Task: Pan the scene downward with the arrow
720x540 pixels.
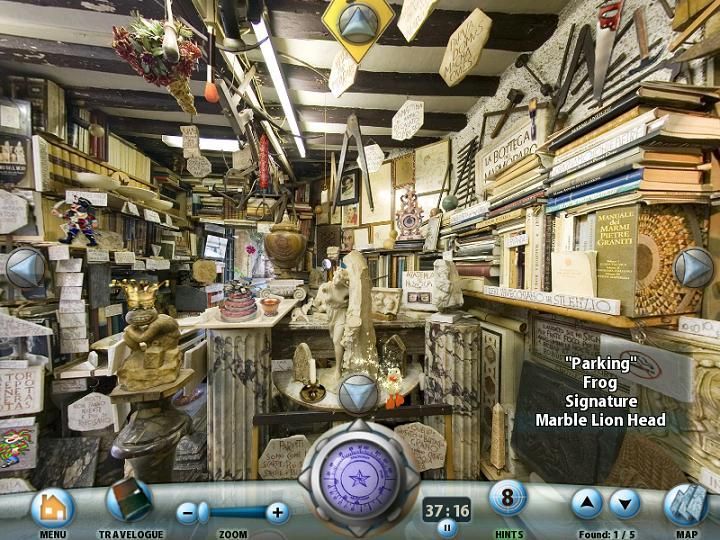Action: tap(359, 394)
